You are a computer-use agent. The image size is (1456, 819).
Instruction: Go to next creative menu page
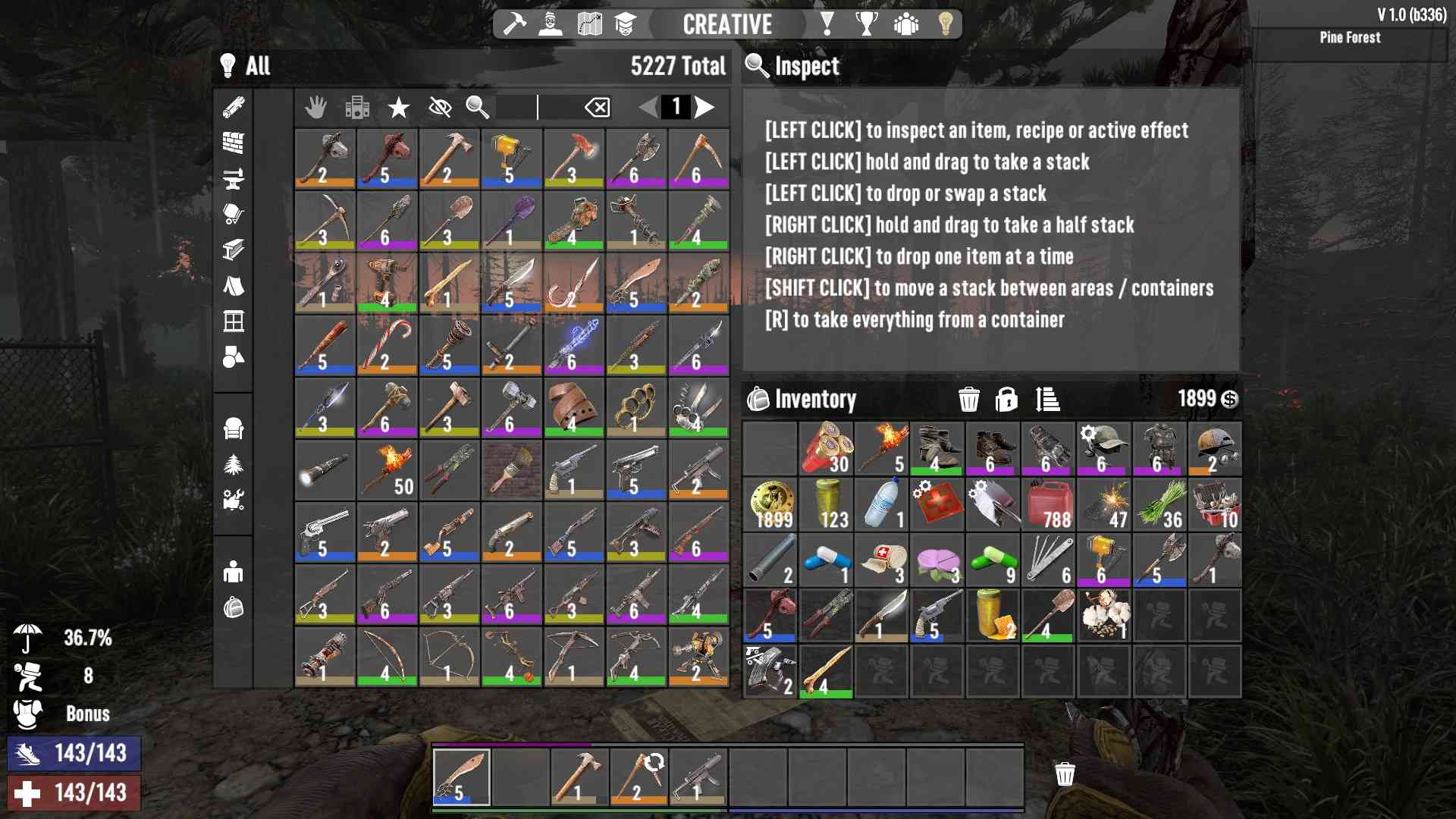705,107
